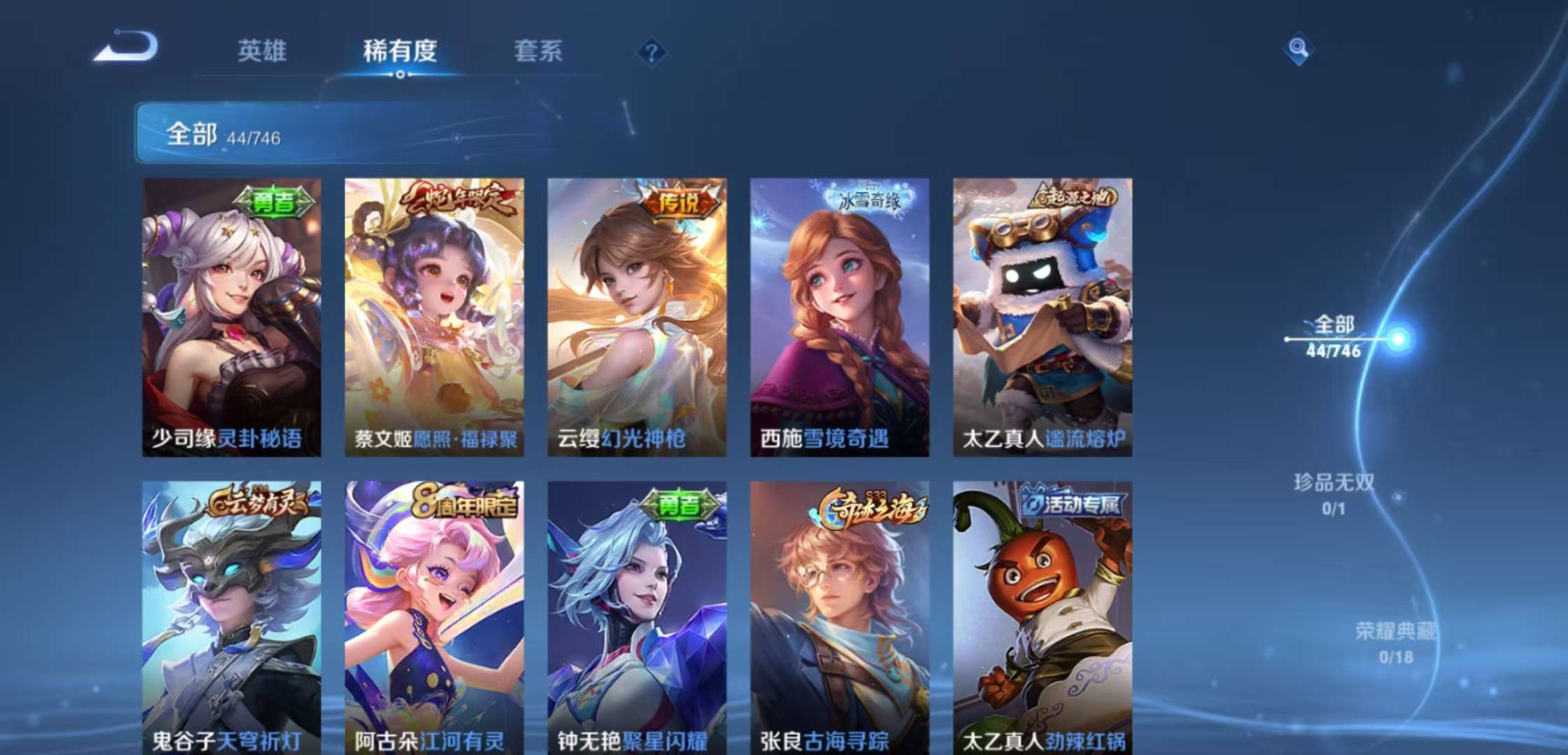Click the 蛇年限定 badge on 蔡文姬's skin
1568x755 pixels.
click(x=460, y=199)
